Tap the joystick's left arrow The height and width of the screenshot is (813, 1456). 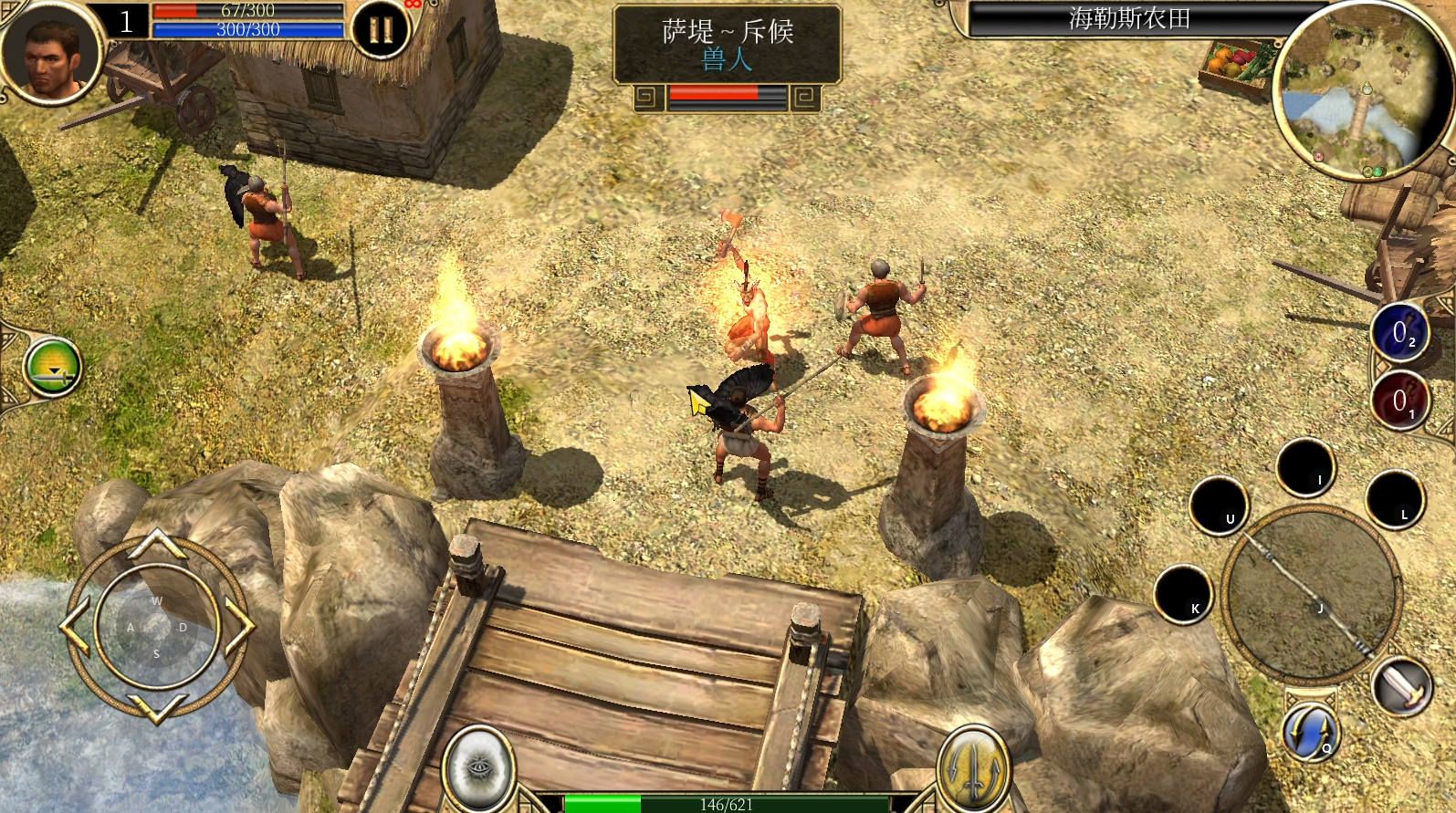[75, 627]
